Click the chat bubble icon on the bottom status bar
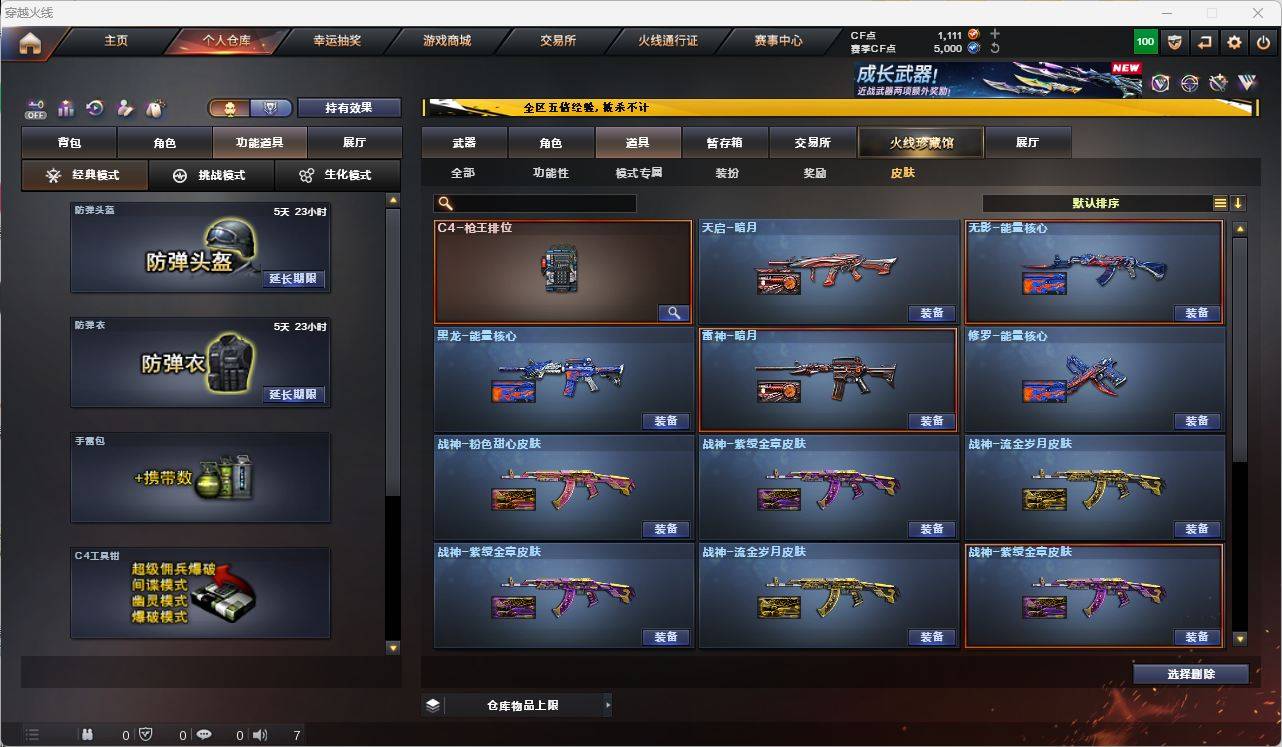 coord(204,736)
